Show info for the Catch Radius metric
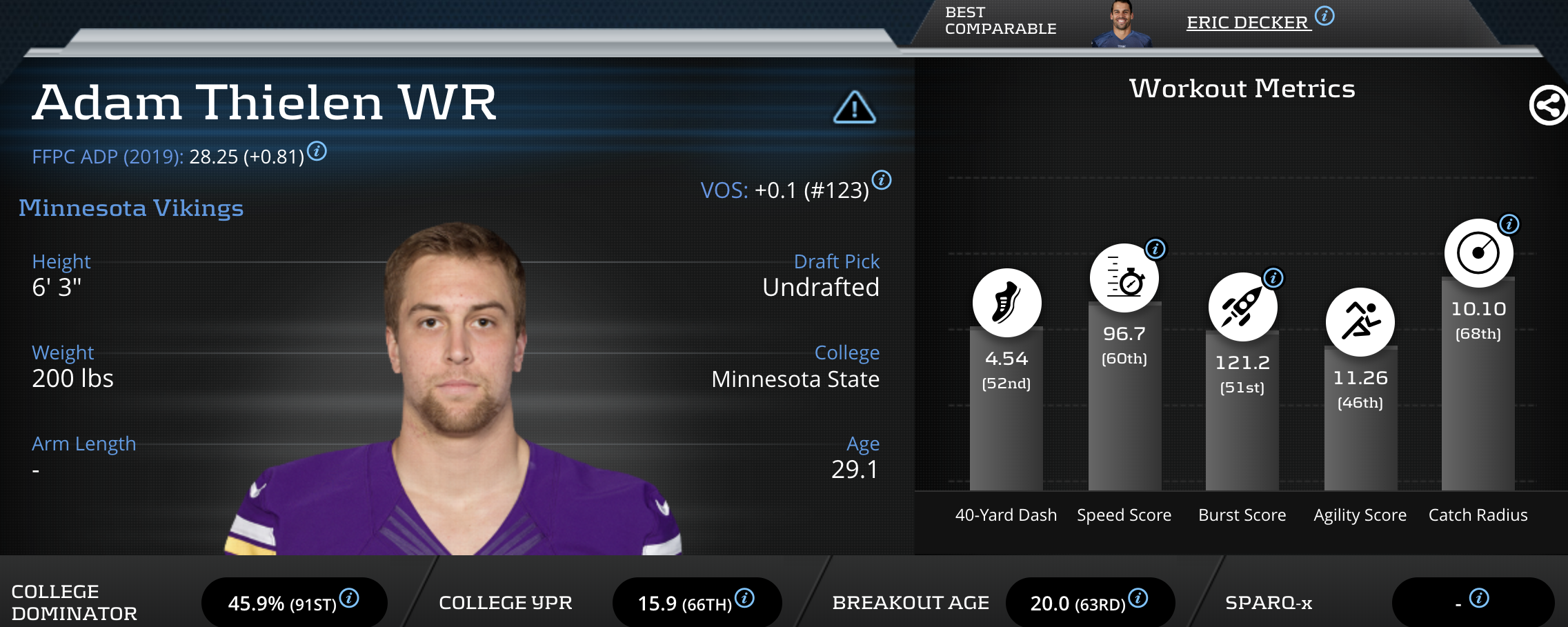Screen dimensions: 1568x627 point(1509,224)
